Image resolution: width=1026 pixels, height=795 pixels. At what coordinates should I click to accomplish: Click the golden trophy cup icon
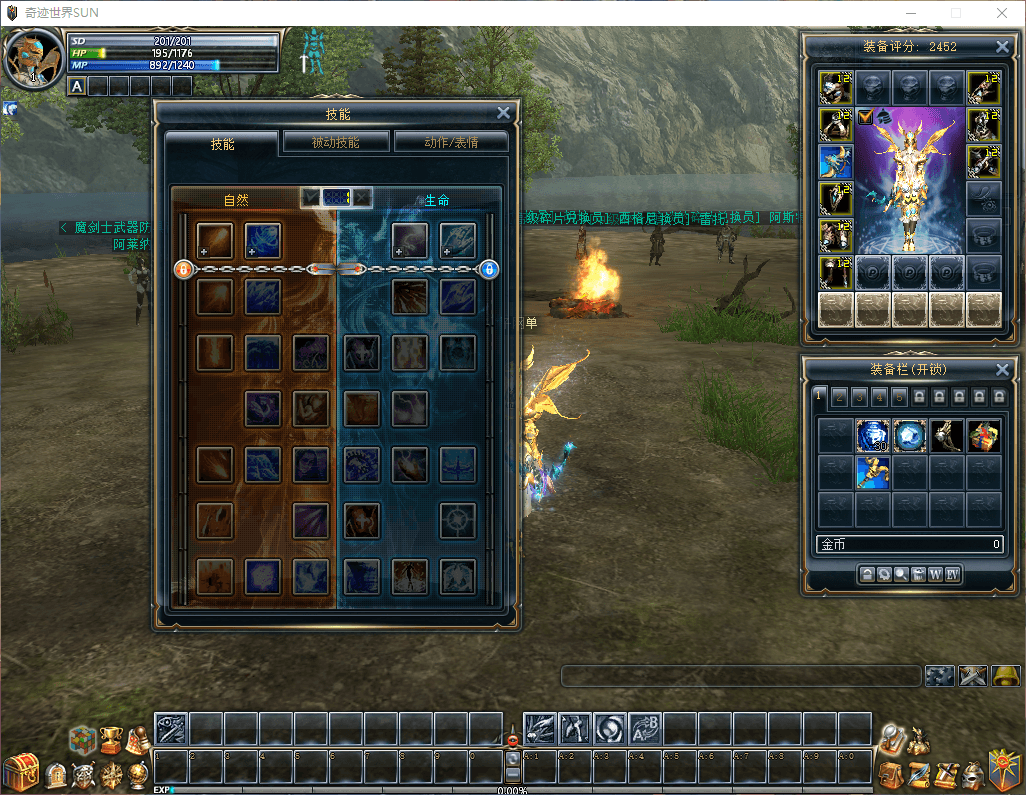pos(111,740)
